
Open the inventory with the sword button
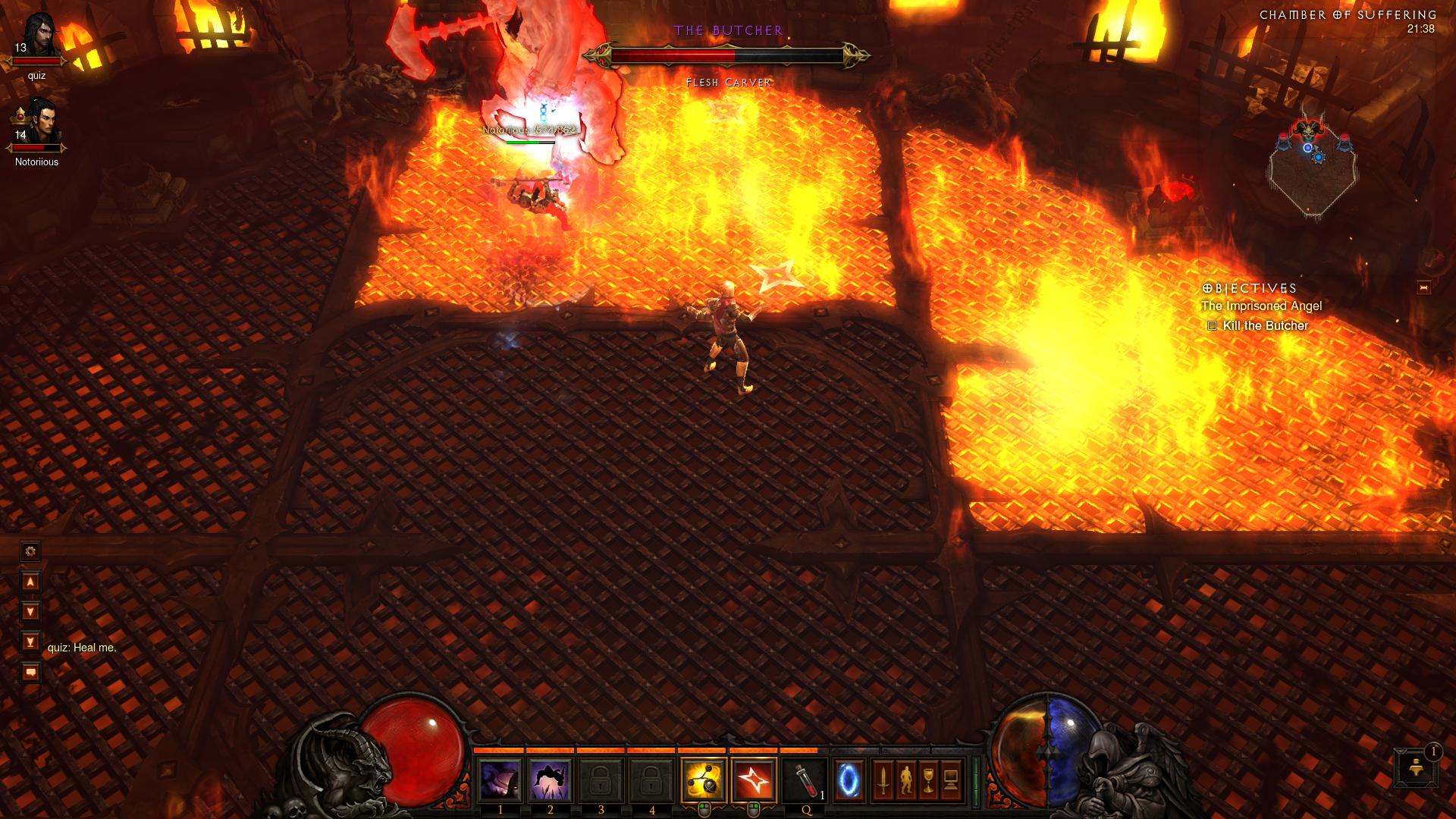883,780
